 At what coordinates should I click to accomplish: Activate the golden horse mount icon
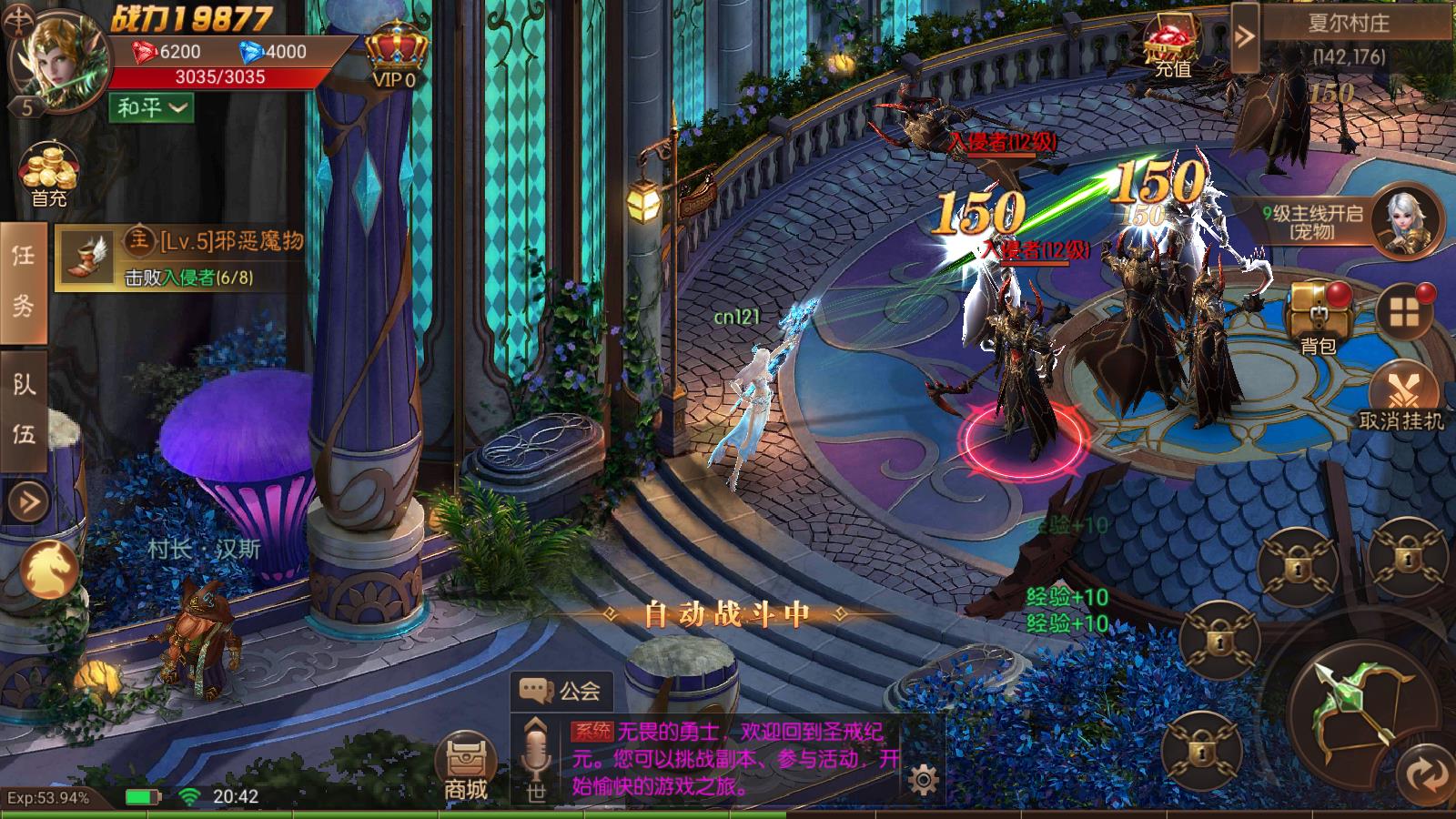(49, 570)
